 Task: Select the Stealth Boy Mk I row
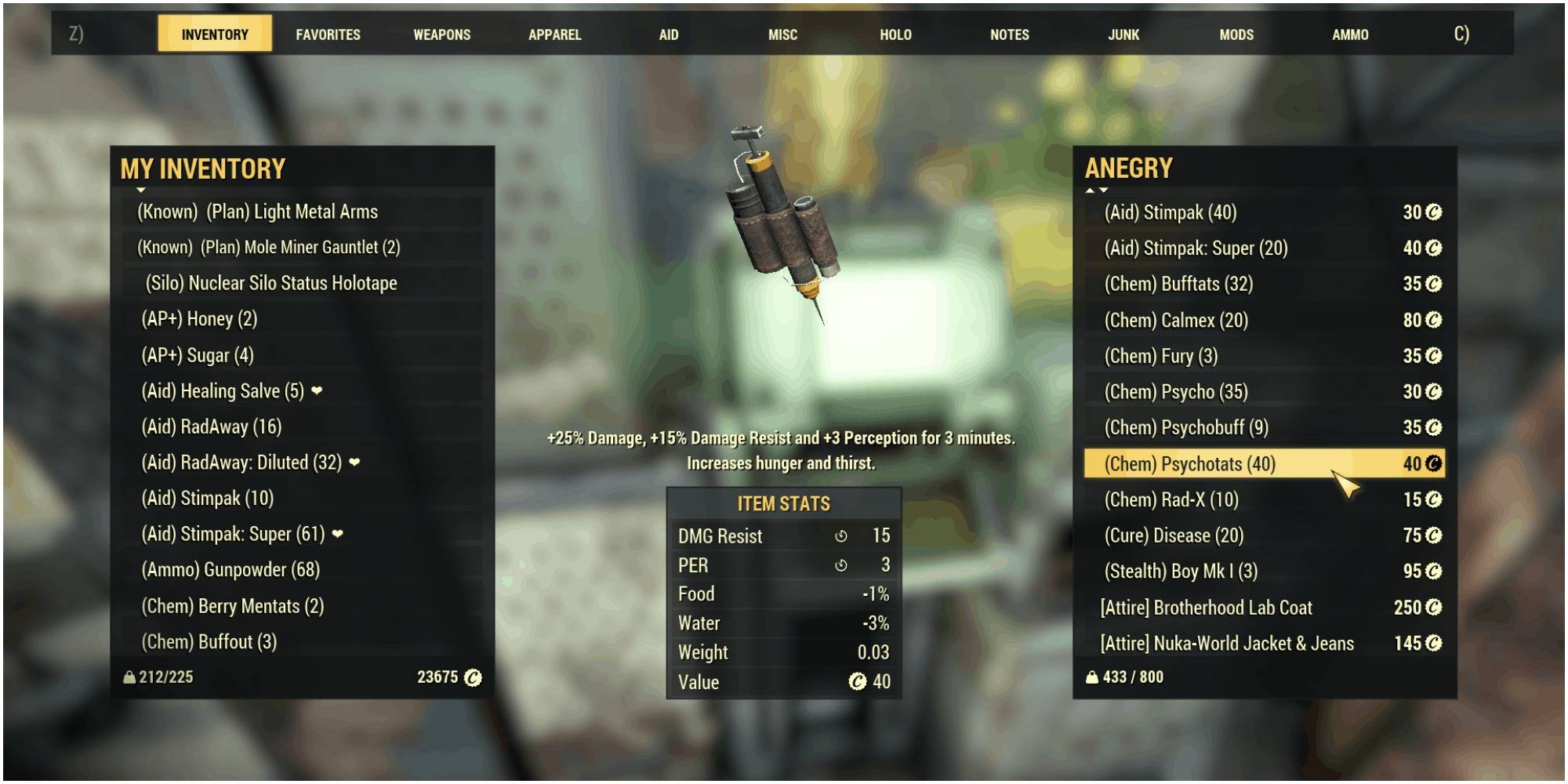click(x=1180, y=572)
